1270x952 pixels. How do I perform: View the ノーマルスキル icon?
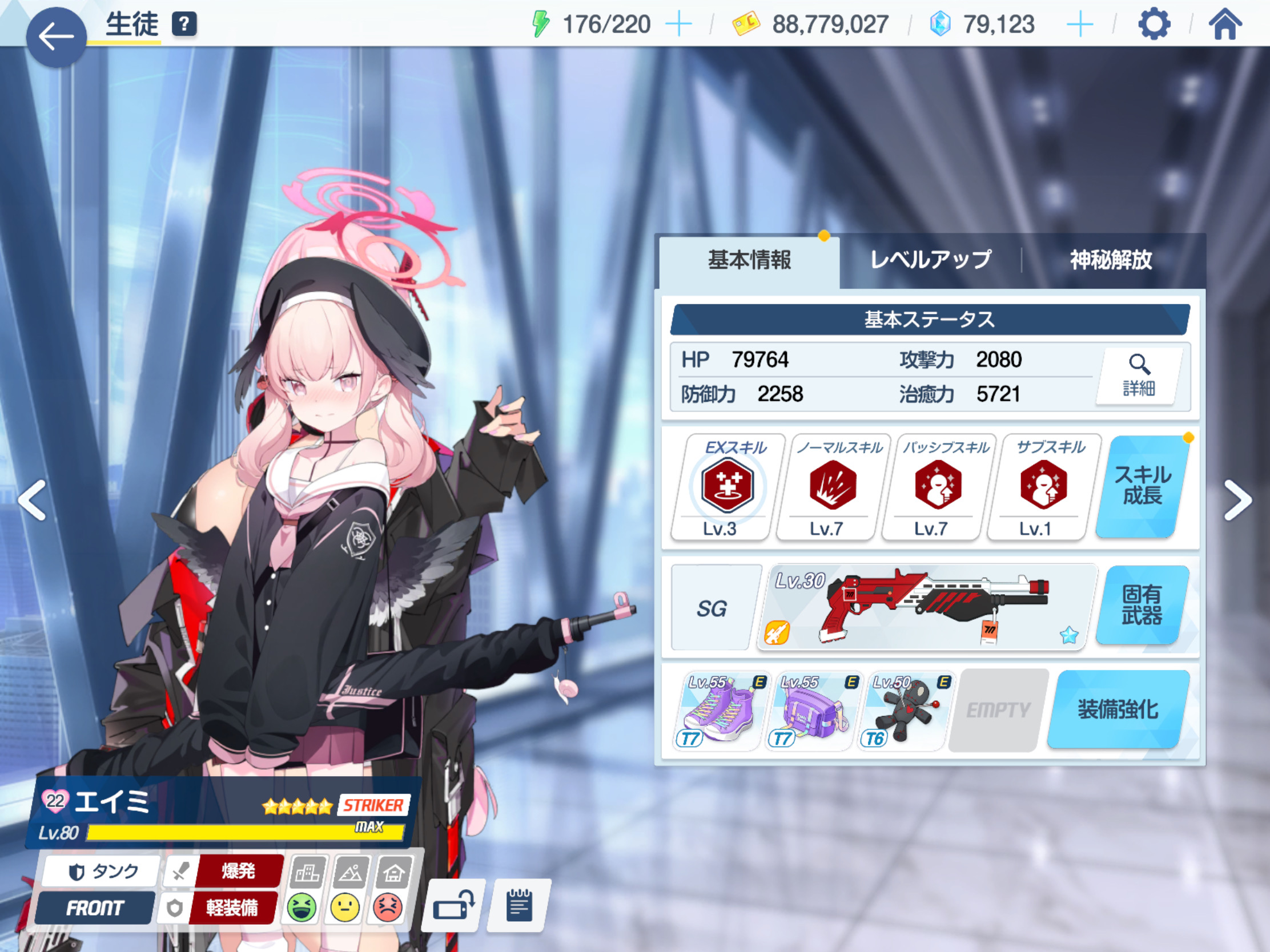point(833,486)
